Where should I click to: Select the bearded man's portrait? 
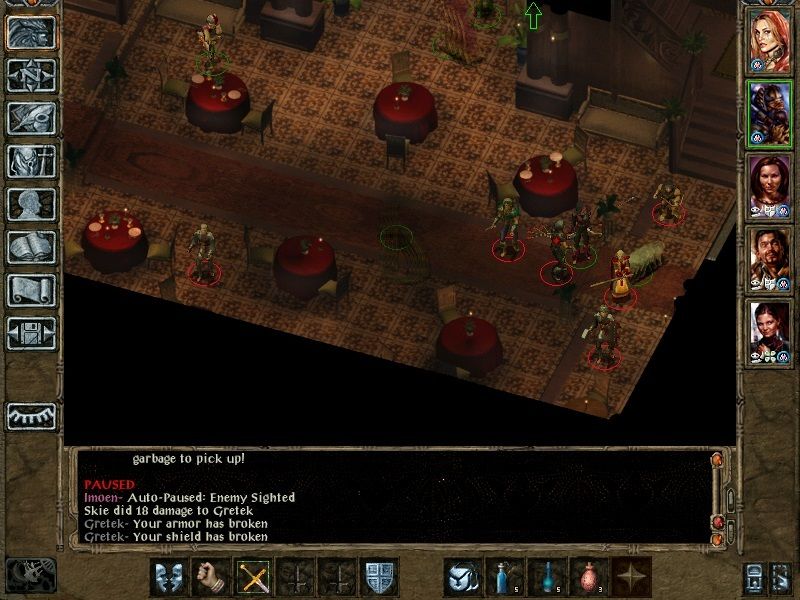point(769,258)
